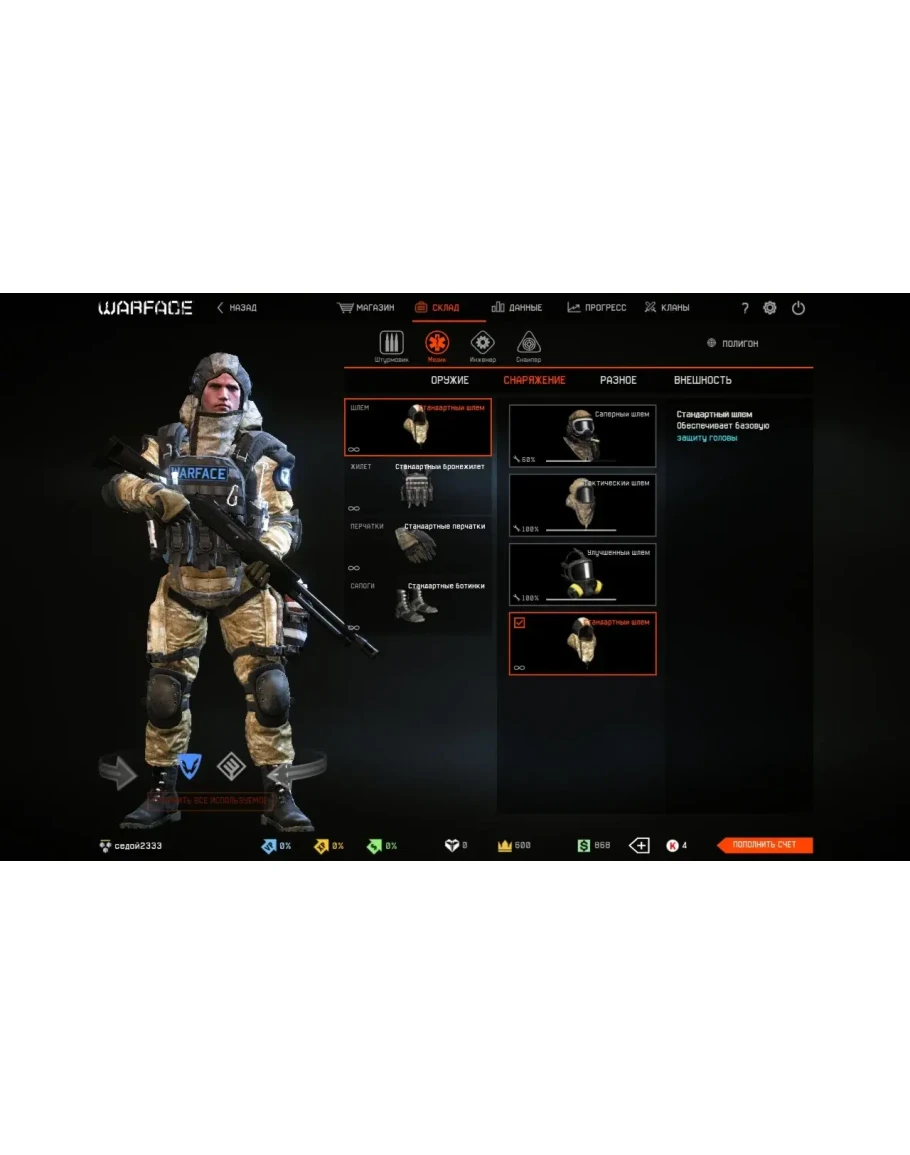Open the Кланы clans menu
The image size is (910, 1155).
coord(667,308)
